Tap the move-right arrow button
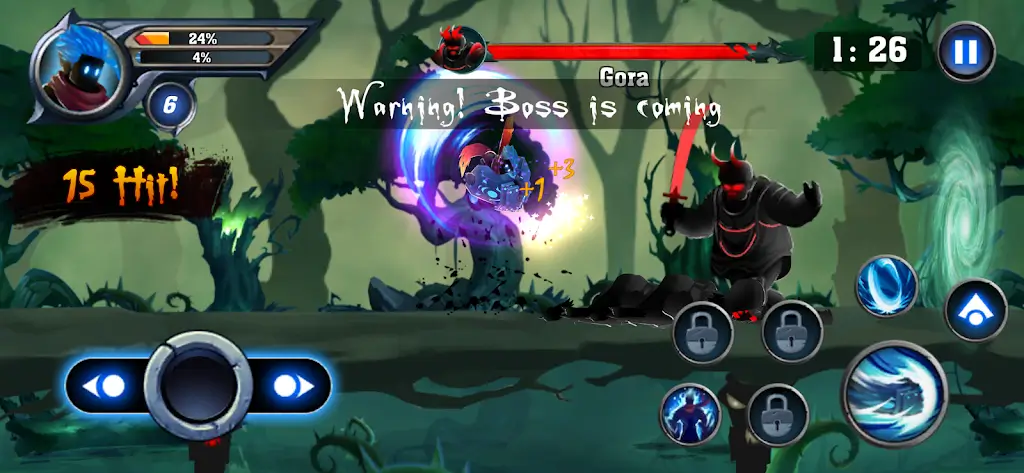The height and width of the screenshot is (473, 1024). (x=289, y=386)
